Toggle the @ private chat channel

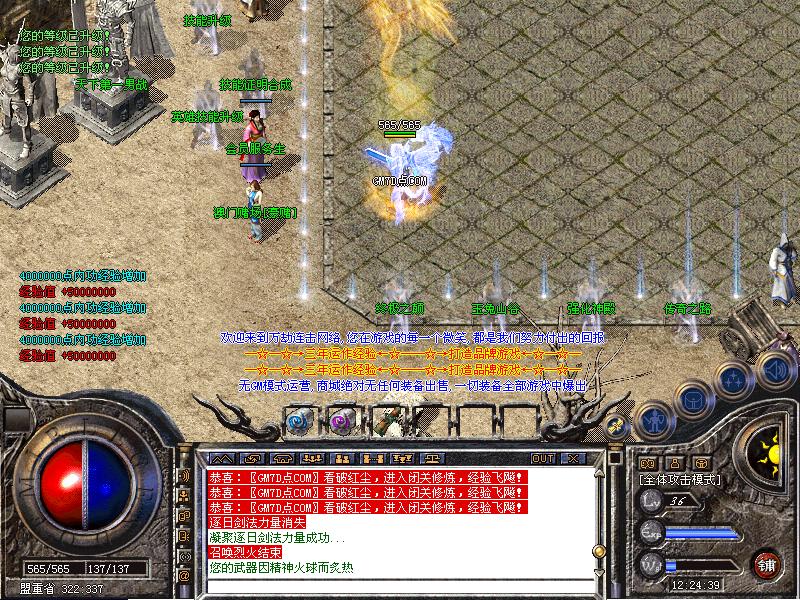point(184,576)
